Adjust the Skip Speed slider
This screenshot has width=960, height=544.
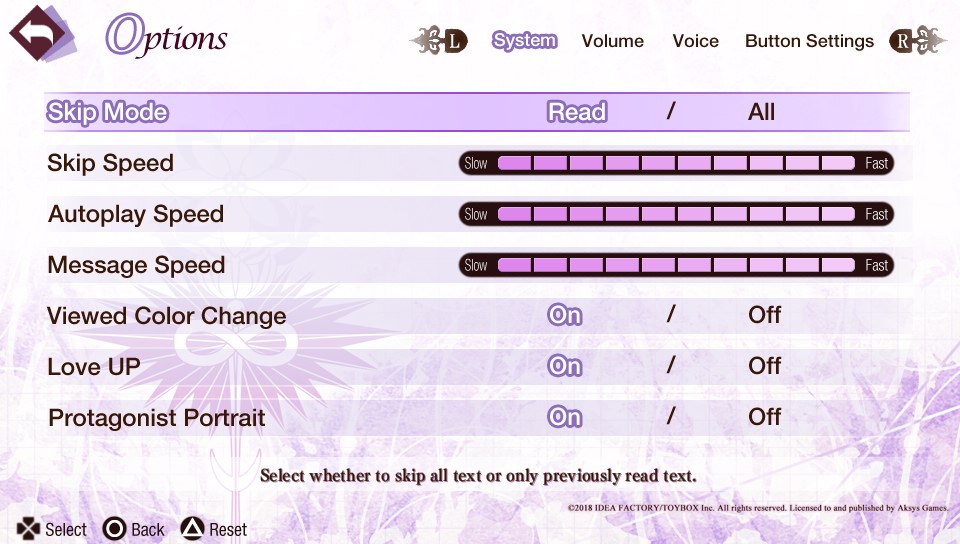click(676, 163)
